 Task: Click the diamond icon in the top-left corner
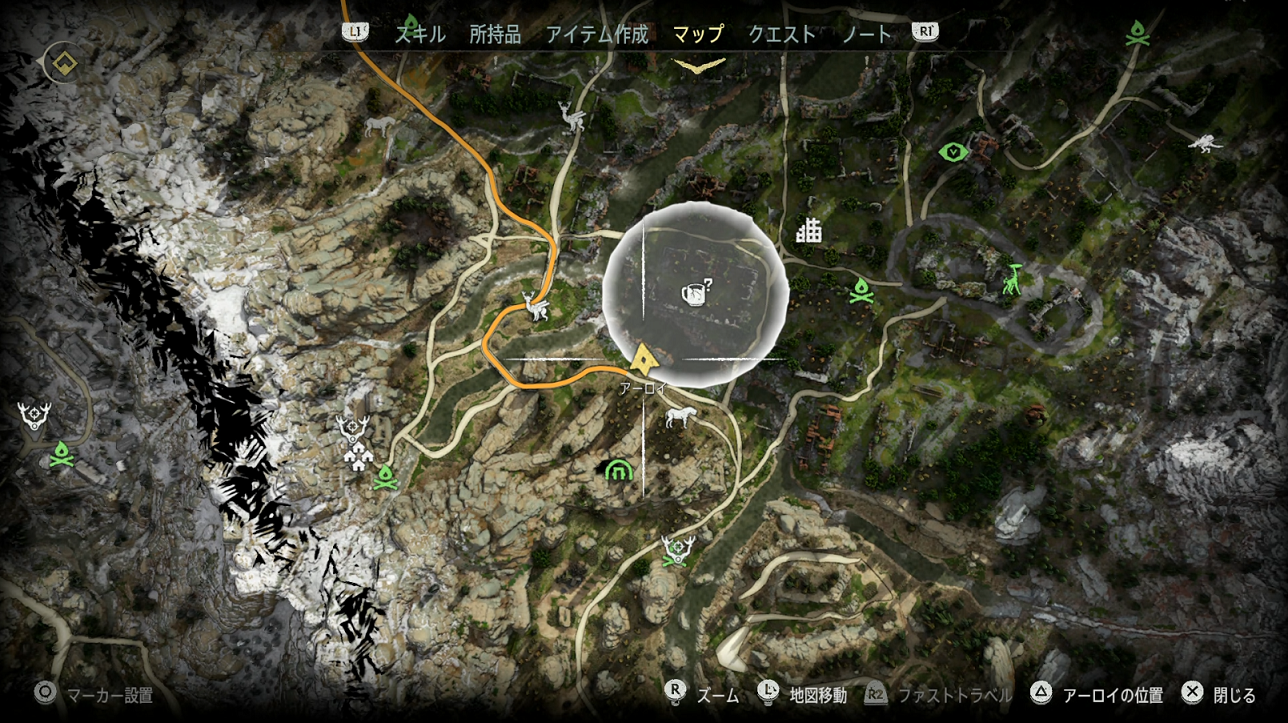pyautogui.click(x=64, y=63)
